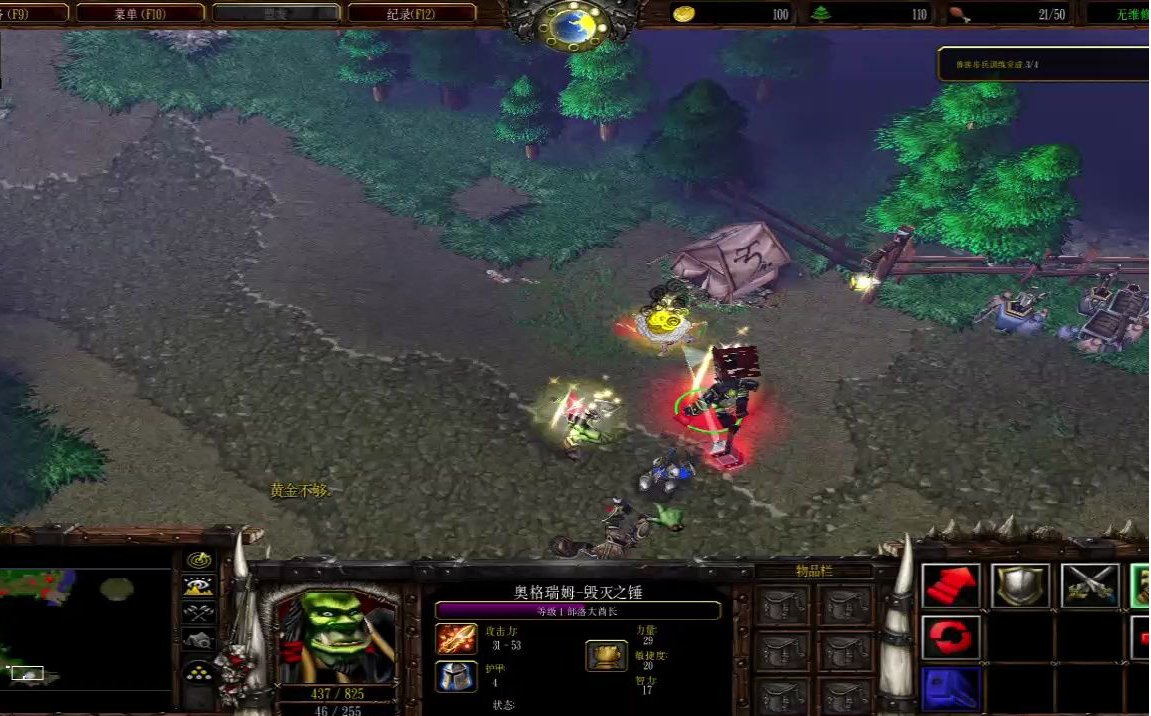Open the 菜单 (F10) game menu
This screenshot has height=716, width=1151.
140,14
